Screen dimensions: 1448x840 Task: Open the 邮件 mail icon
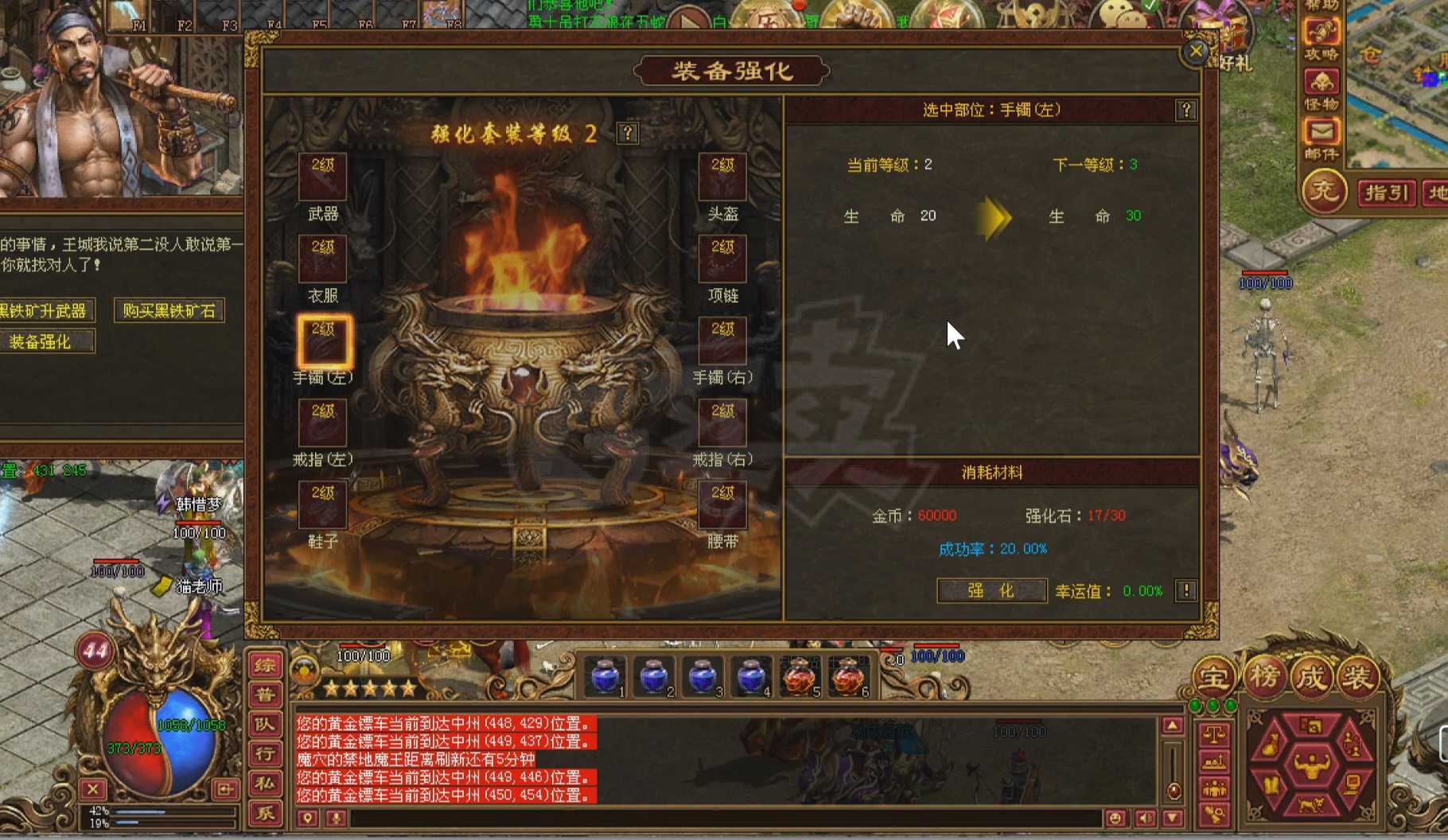point(1322,130)
